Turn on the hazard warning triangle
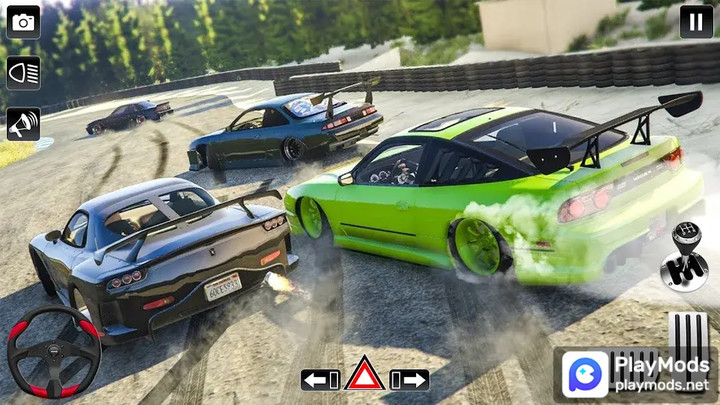This screenshot has width=720, height=405. click(x=365, y=376)
